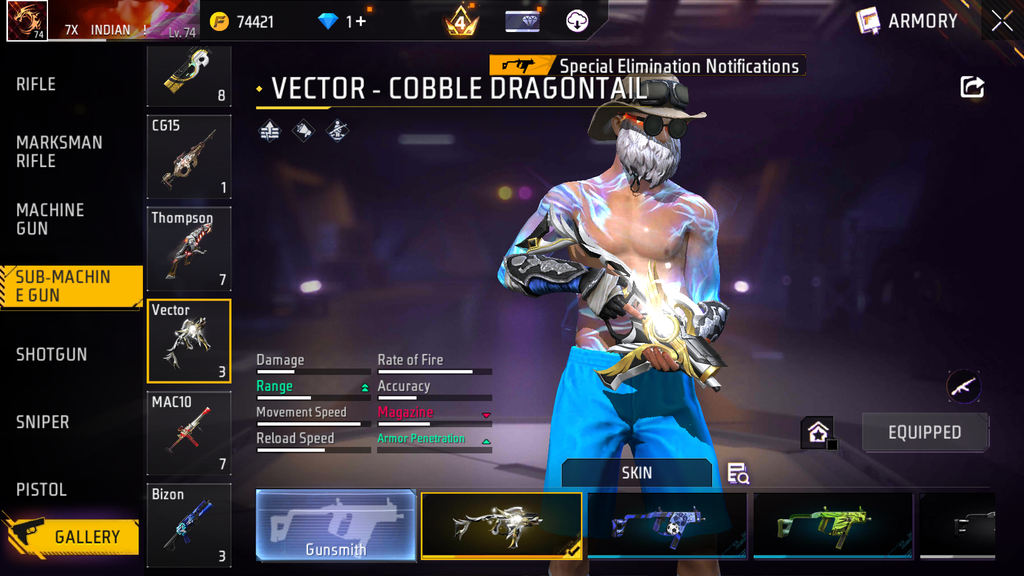Open the Gunsmith tile
Screen dimensions: 1024x576
pos(336,524)
